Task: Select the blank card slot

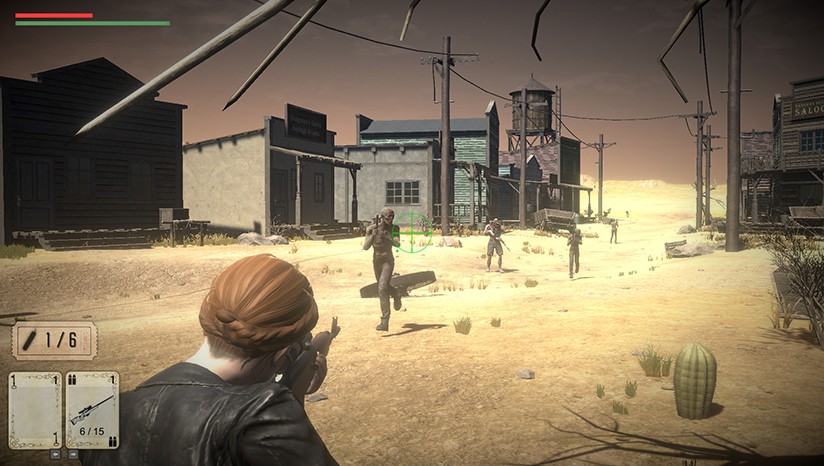Action: pos(35,410)
